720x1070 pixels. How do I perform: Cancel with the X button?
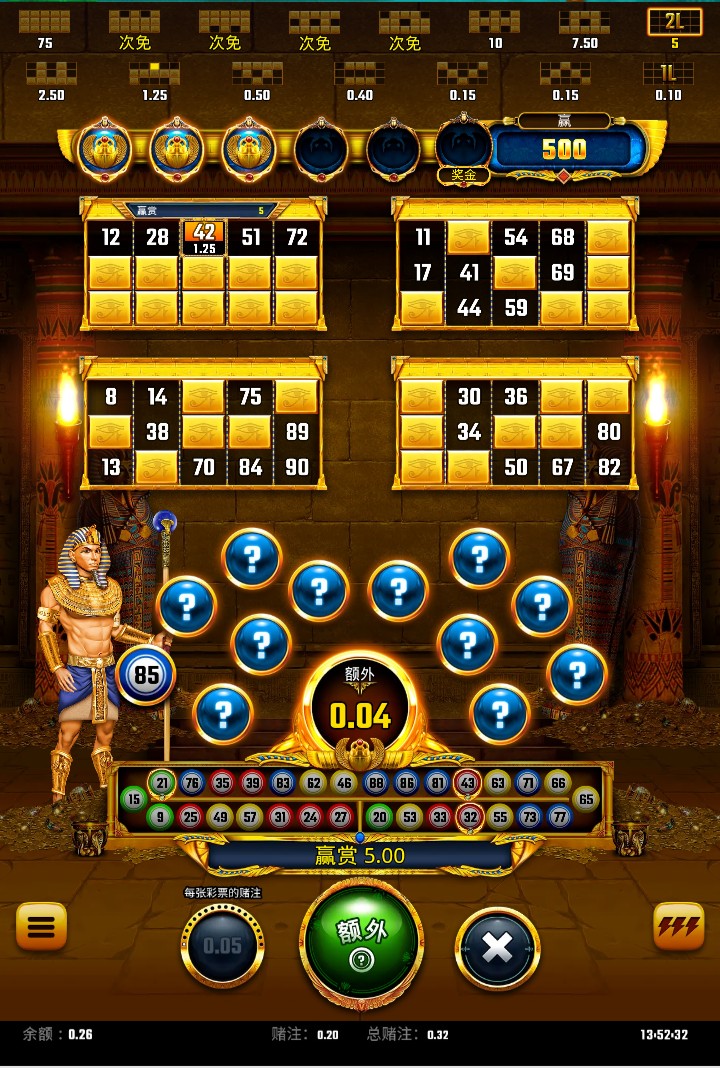coord(497,947)
